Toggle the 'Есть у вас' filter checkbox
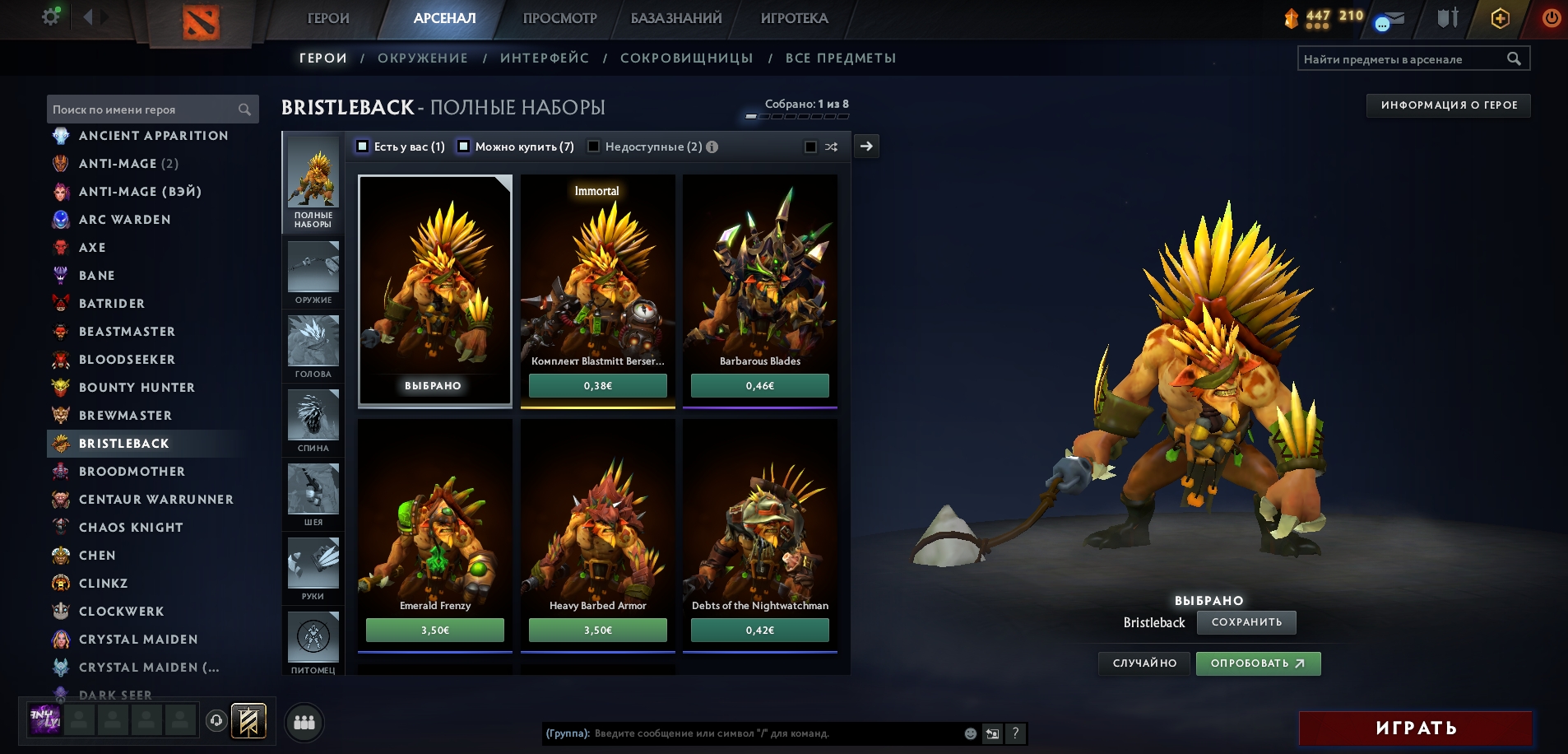 pos(363,147)
